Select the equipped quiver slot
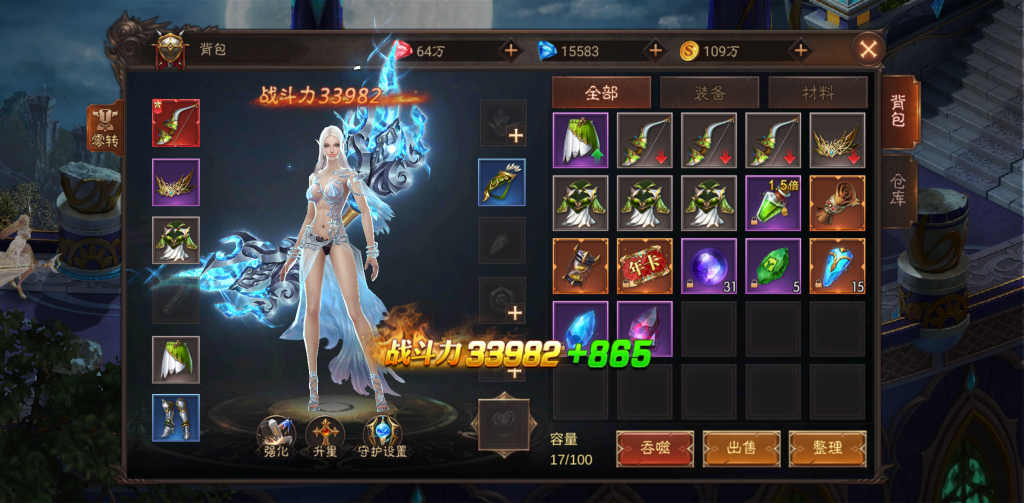1024x503 pixels. (x=501, y=183)
